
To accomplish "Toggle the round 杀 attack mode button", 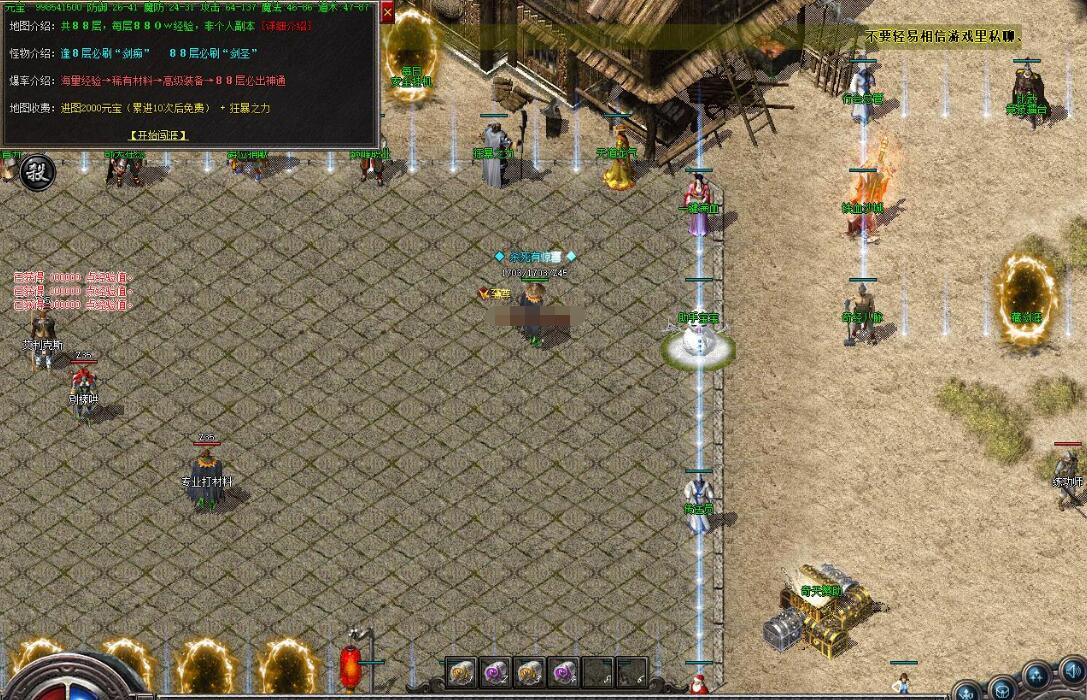I will [x=37, y=171].
